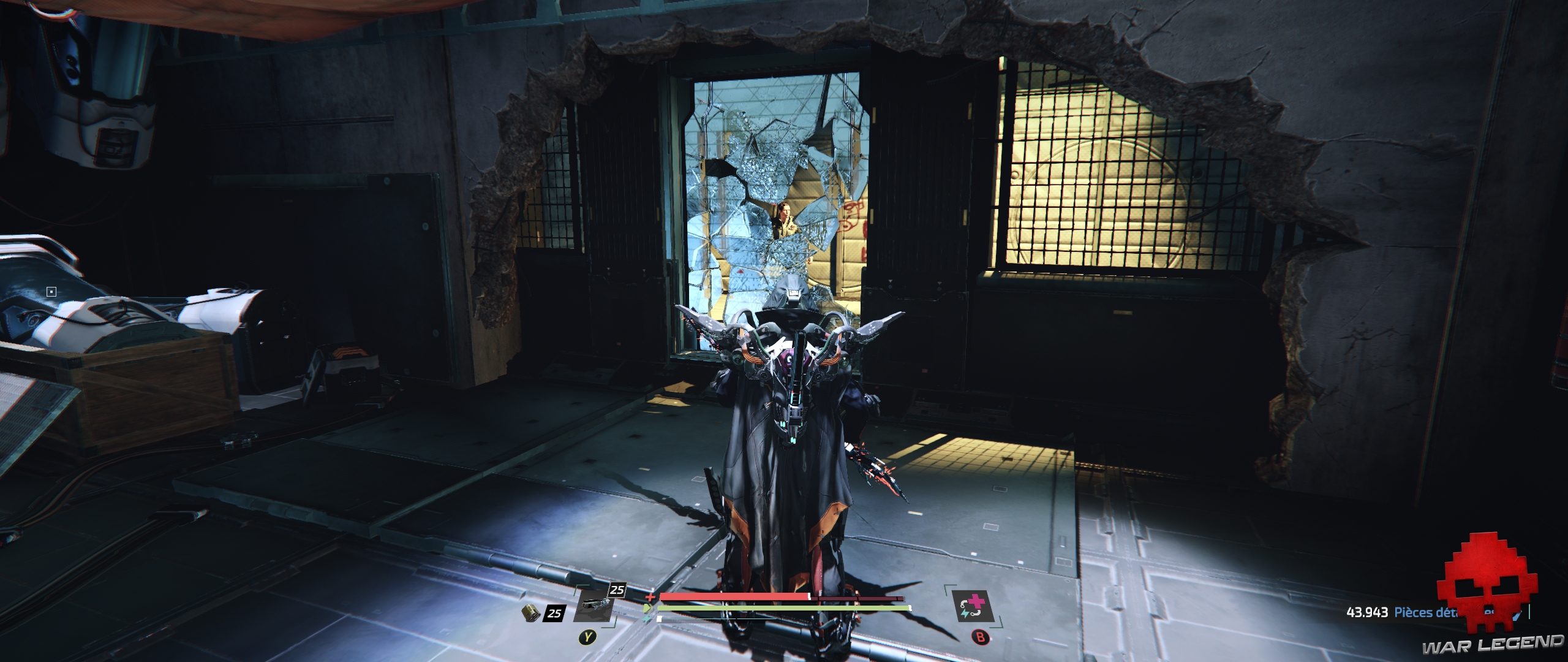1568x662 pixels.
Task: Click the red B button prompt
Action: 981,637
